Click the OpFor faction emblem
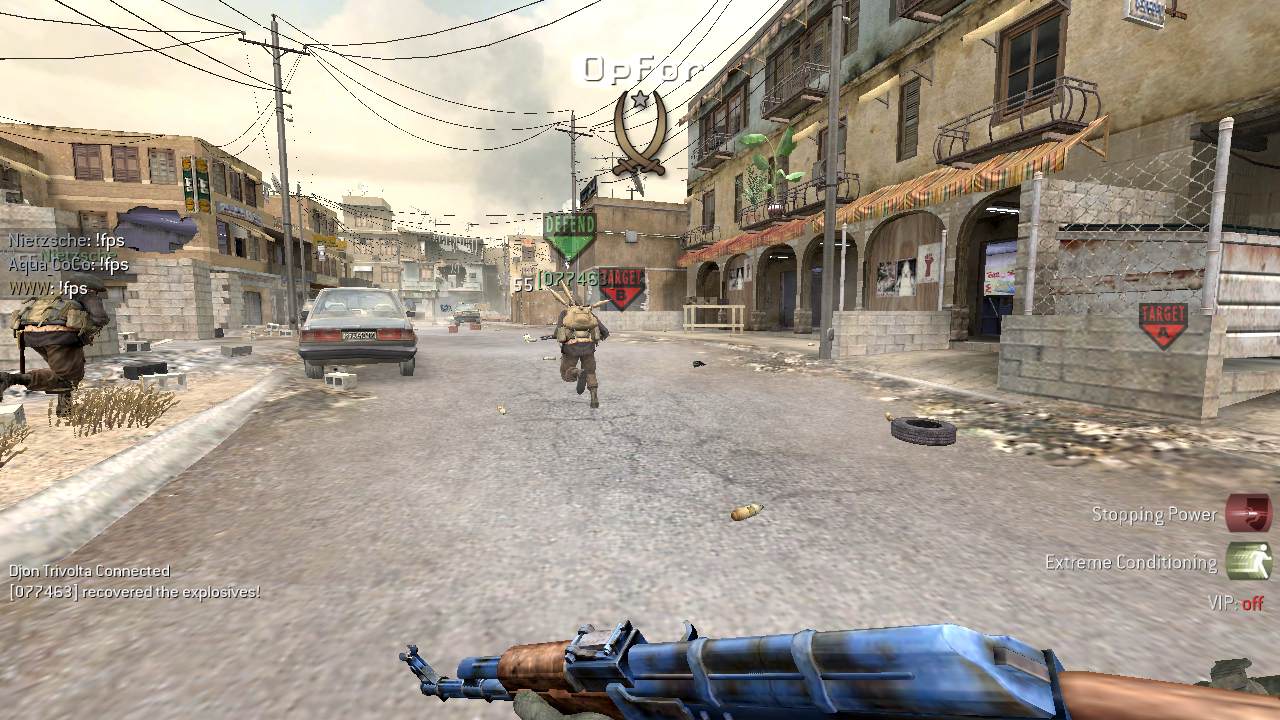 [x=638, y=130]
